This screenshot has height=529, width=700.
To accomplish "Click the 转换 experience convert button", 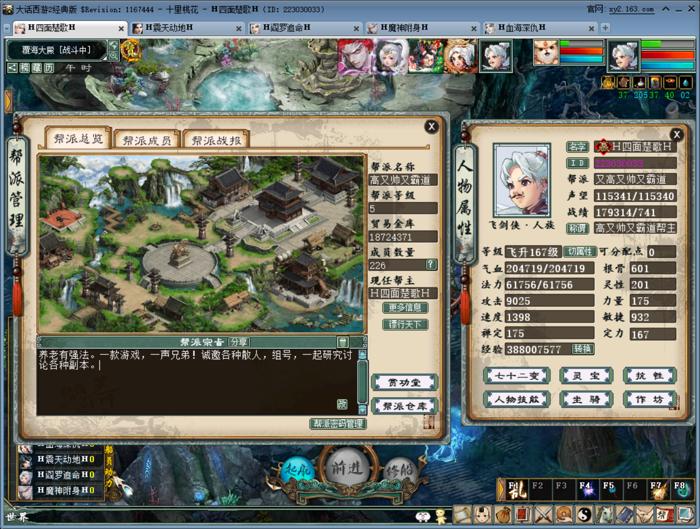I will 582,349.
